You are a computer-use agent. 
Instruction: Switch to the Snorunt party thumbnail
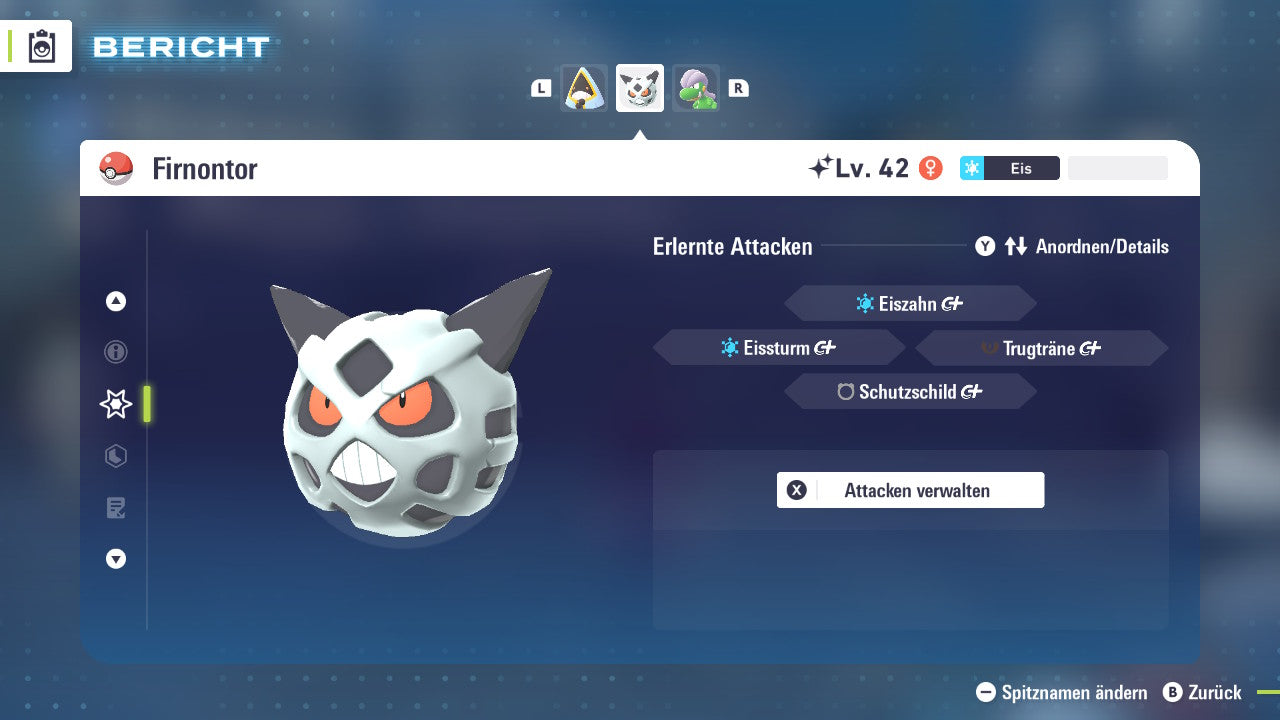click(x=583, y=87)
